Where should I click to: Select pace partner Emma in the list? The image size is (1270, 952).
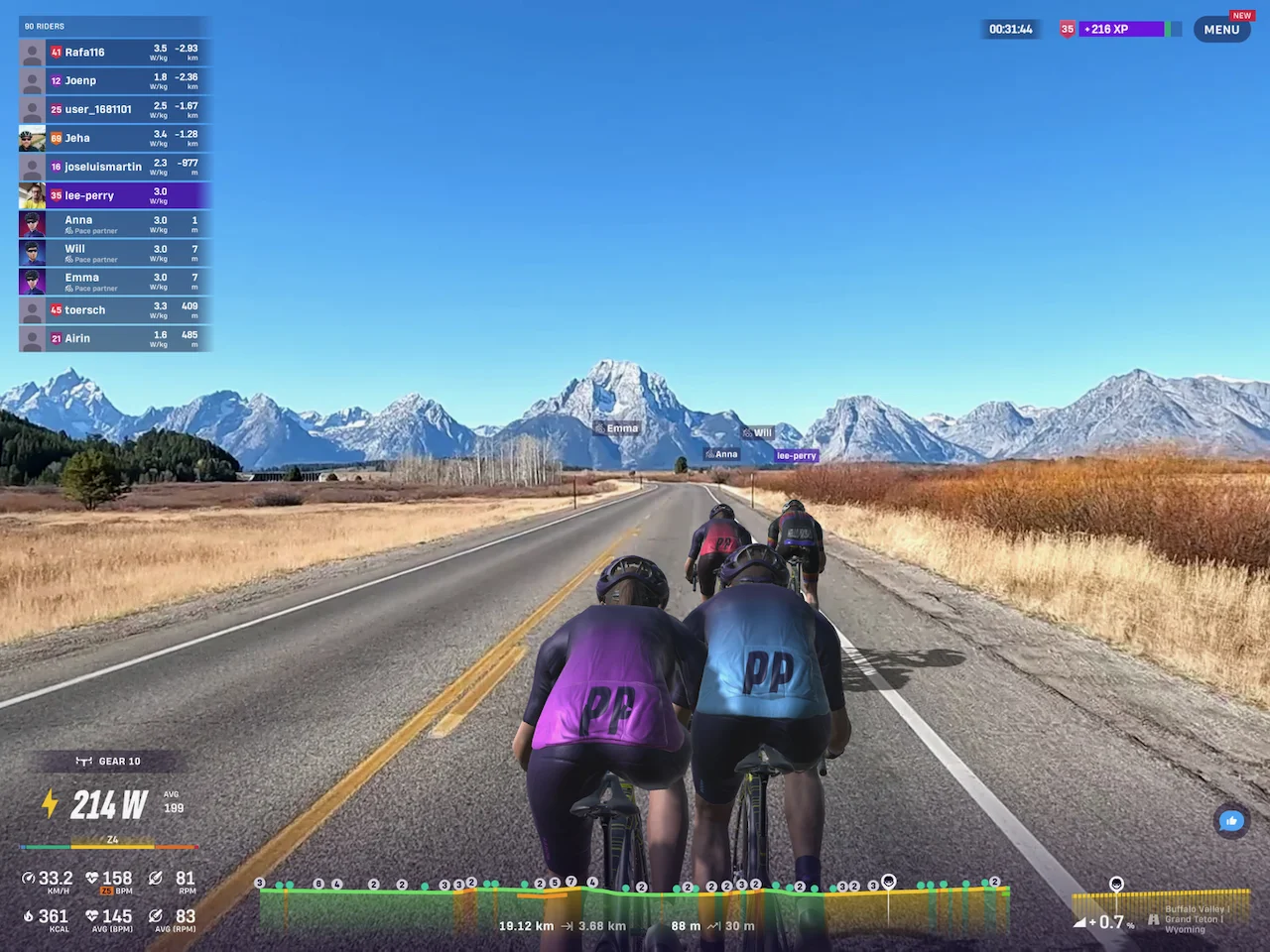click(114, 283)
